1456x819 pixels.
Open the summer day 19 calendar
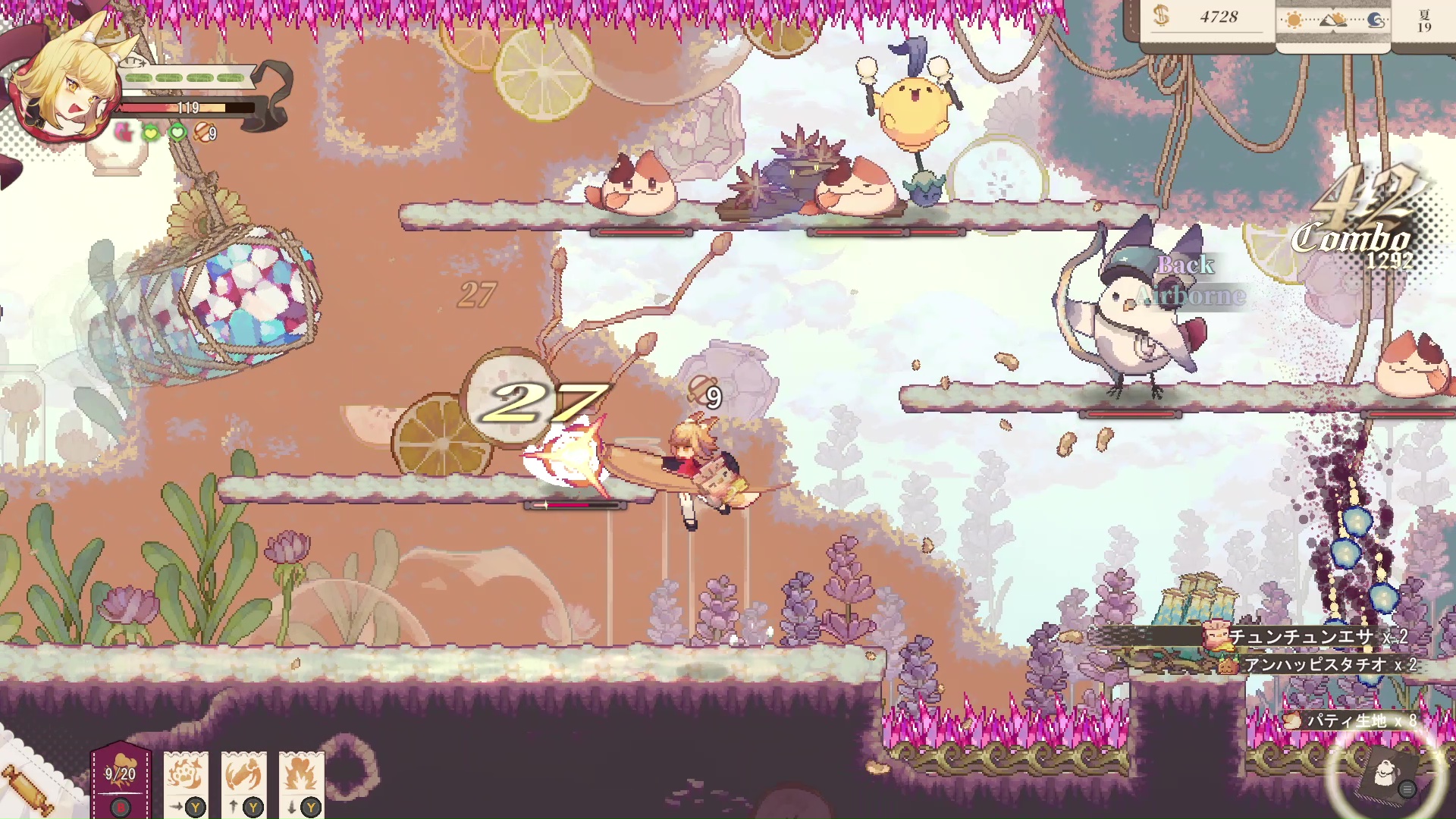1424,20
